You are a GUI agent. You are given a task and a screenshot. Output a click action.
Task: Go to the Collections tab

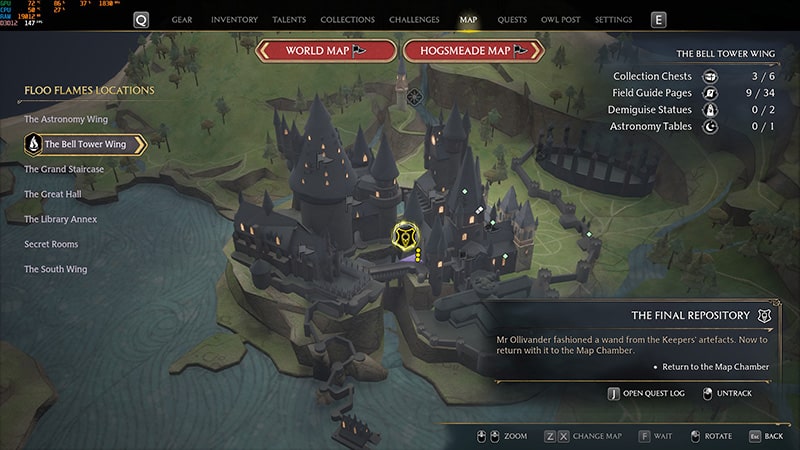pos(348,19)
